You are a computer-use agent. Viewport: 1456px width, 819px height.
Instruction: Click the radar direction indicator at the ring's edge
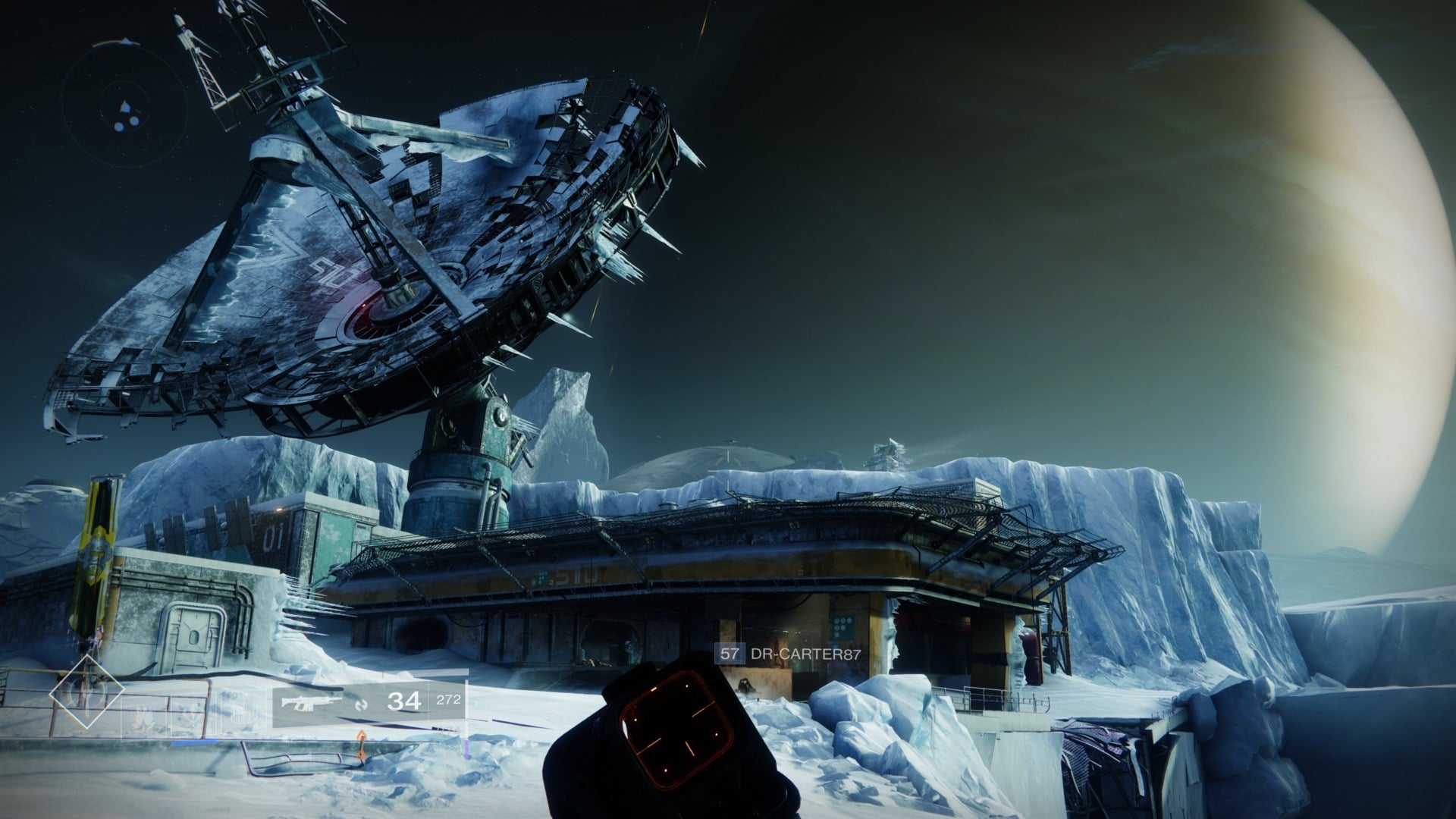(126, 40)
